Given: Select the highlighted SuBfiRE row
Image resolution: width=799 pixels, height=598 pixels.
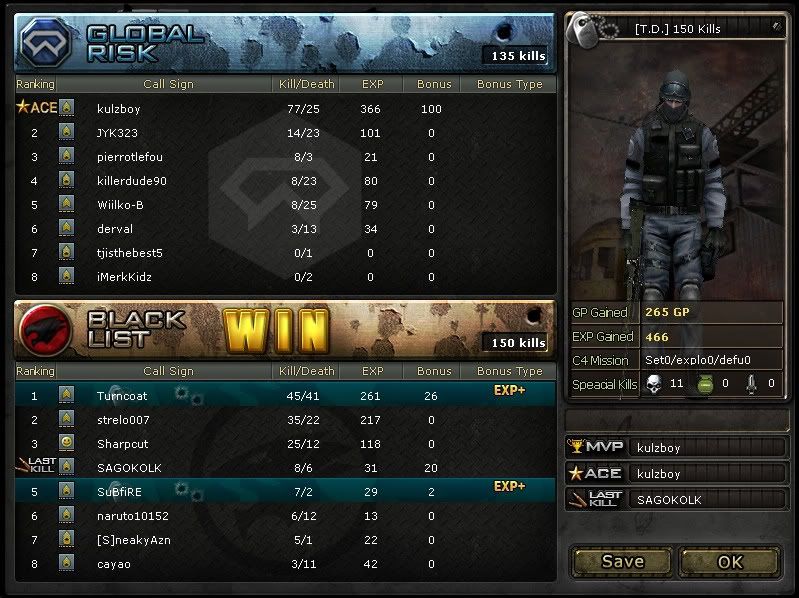Looking at the screenshot, I should point(120,492).
